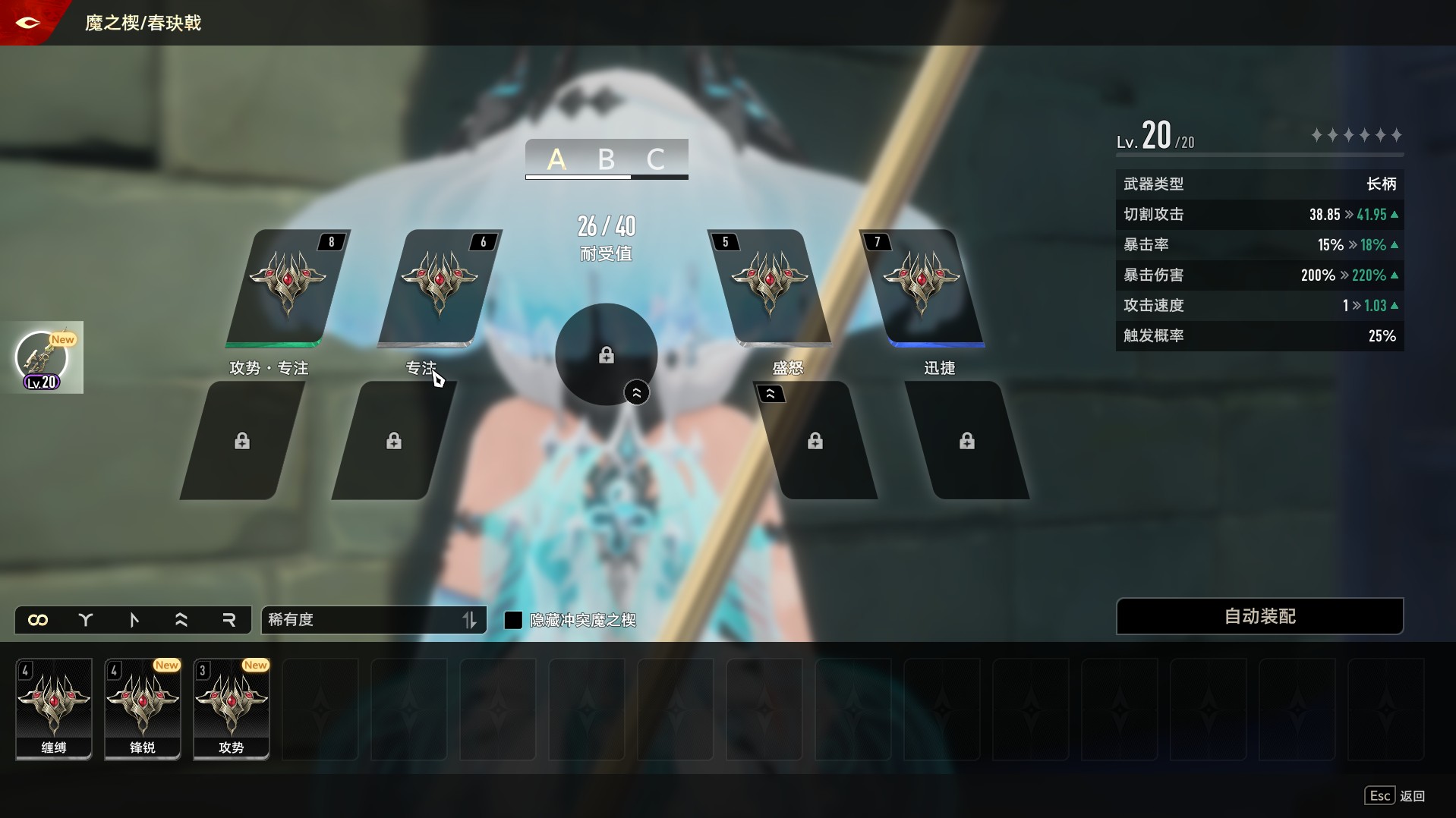
Task: Click the locked center circular slot
Action: coord(606,354)
